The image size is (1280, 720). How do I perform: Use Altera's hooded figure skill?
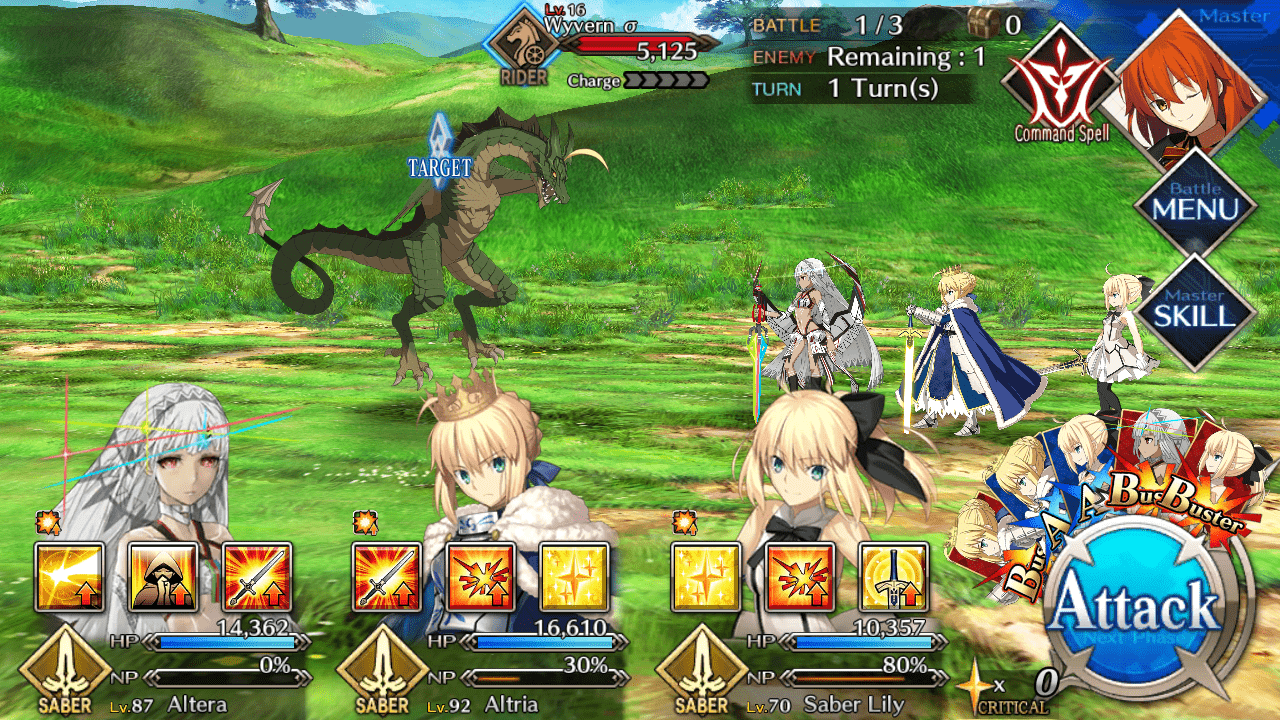coord(163,577)
